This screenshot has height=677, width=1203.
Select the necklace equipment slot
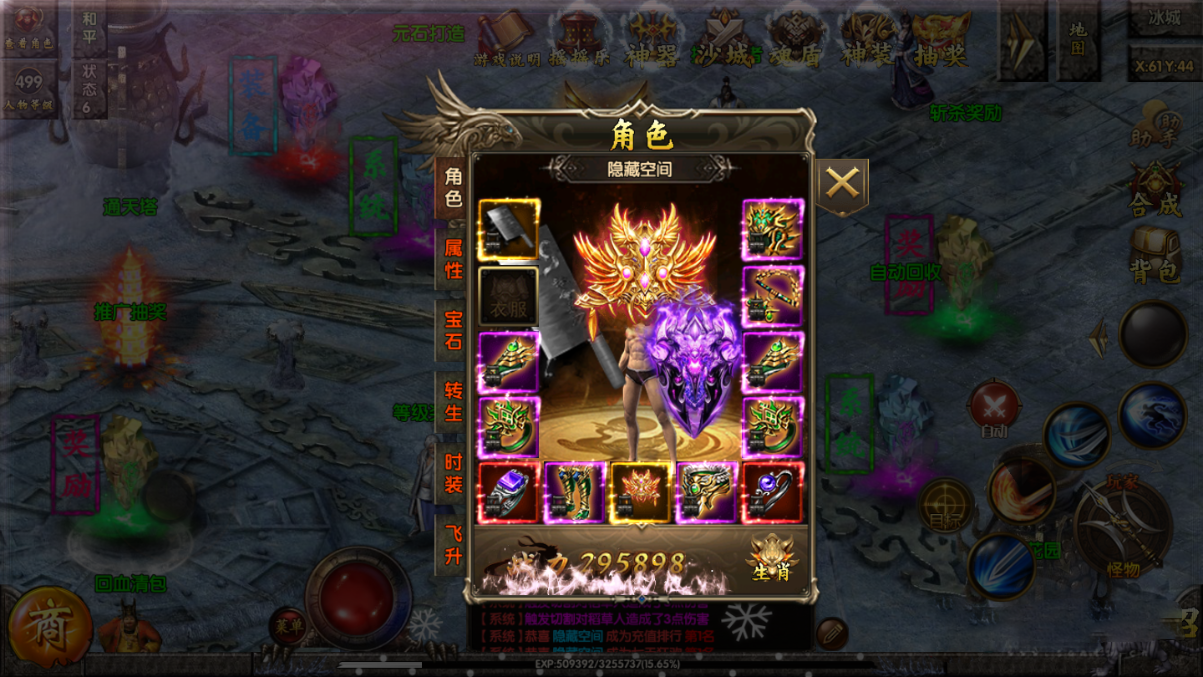tap(772, 296)
